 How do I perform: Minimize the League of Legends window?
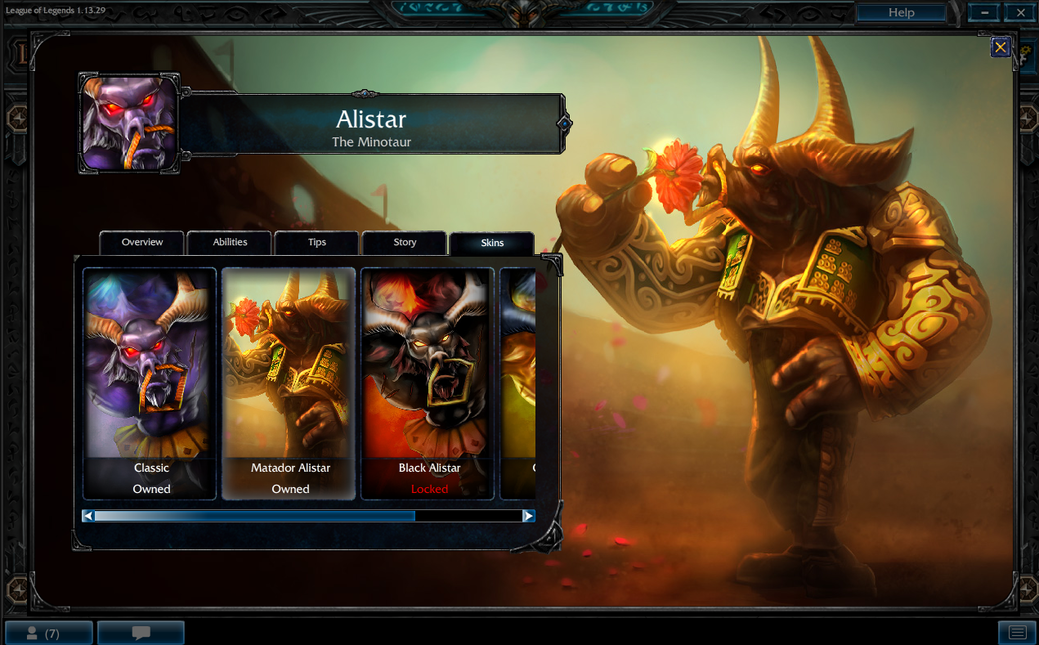click(985, 13)
